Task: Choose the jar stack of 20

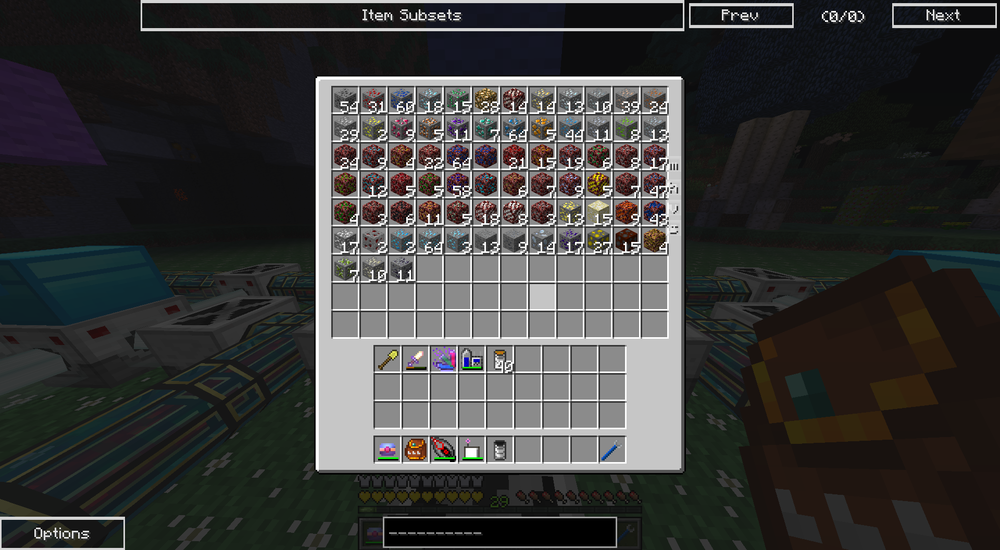Action: pos(500,359)
